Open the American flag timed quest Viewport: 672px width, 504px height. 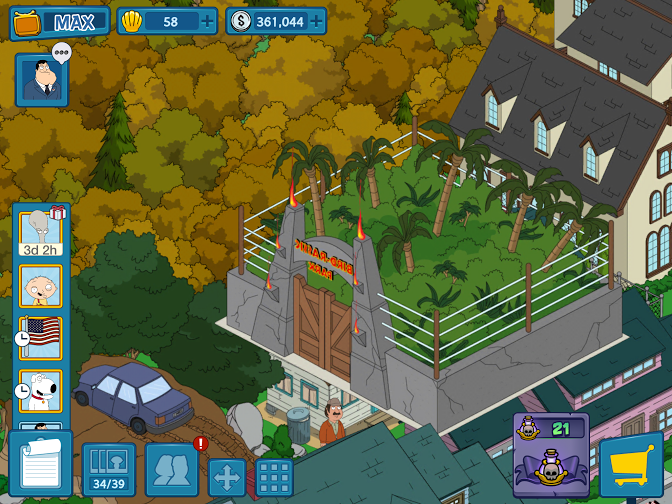[x=41, y=338]
